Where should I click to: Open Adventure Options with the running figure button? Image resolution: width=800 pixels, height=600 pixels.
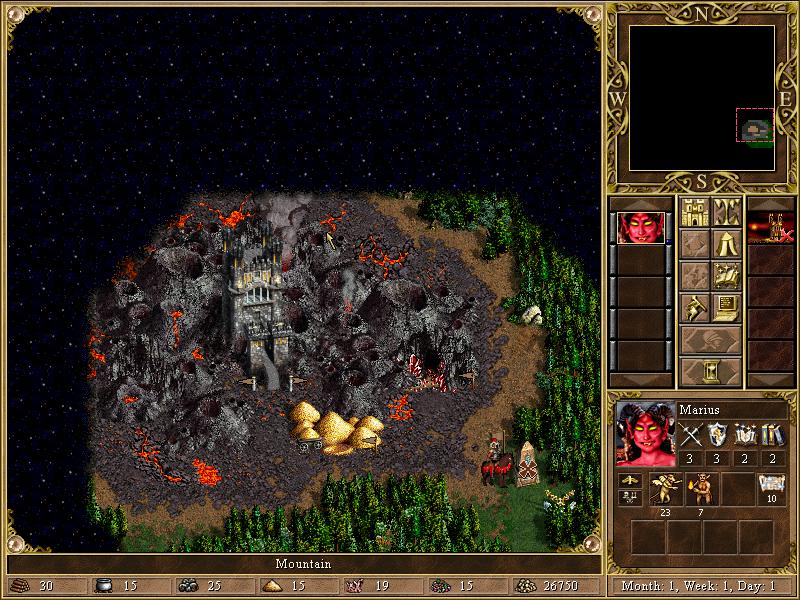(x=694, y=308)
